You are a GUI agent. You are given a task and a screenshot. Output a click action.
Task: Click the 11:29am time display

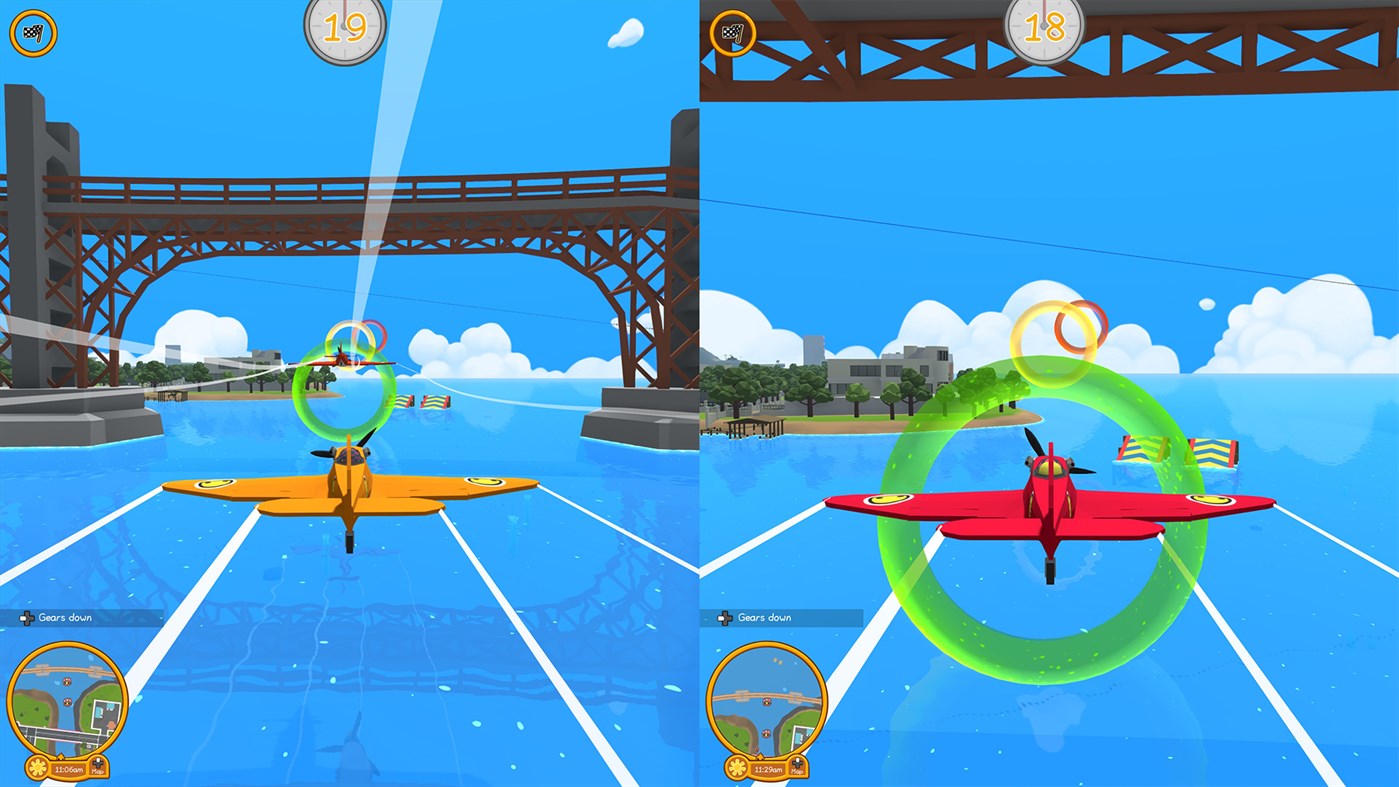[767, 768]
